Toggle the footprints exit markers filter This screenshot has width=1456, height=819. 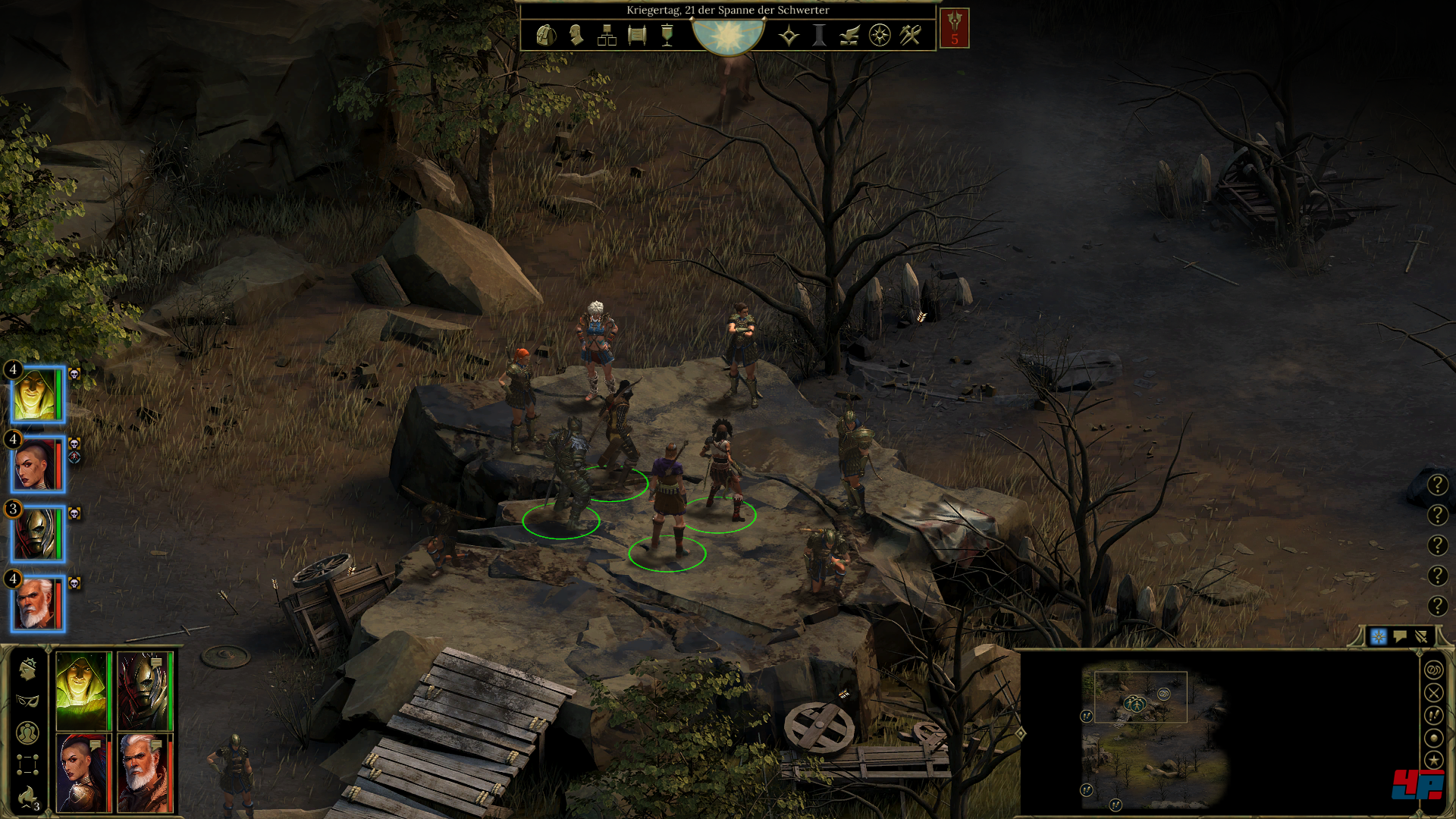pyautogui.click(x=1433, y=715)
